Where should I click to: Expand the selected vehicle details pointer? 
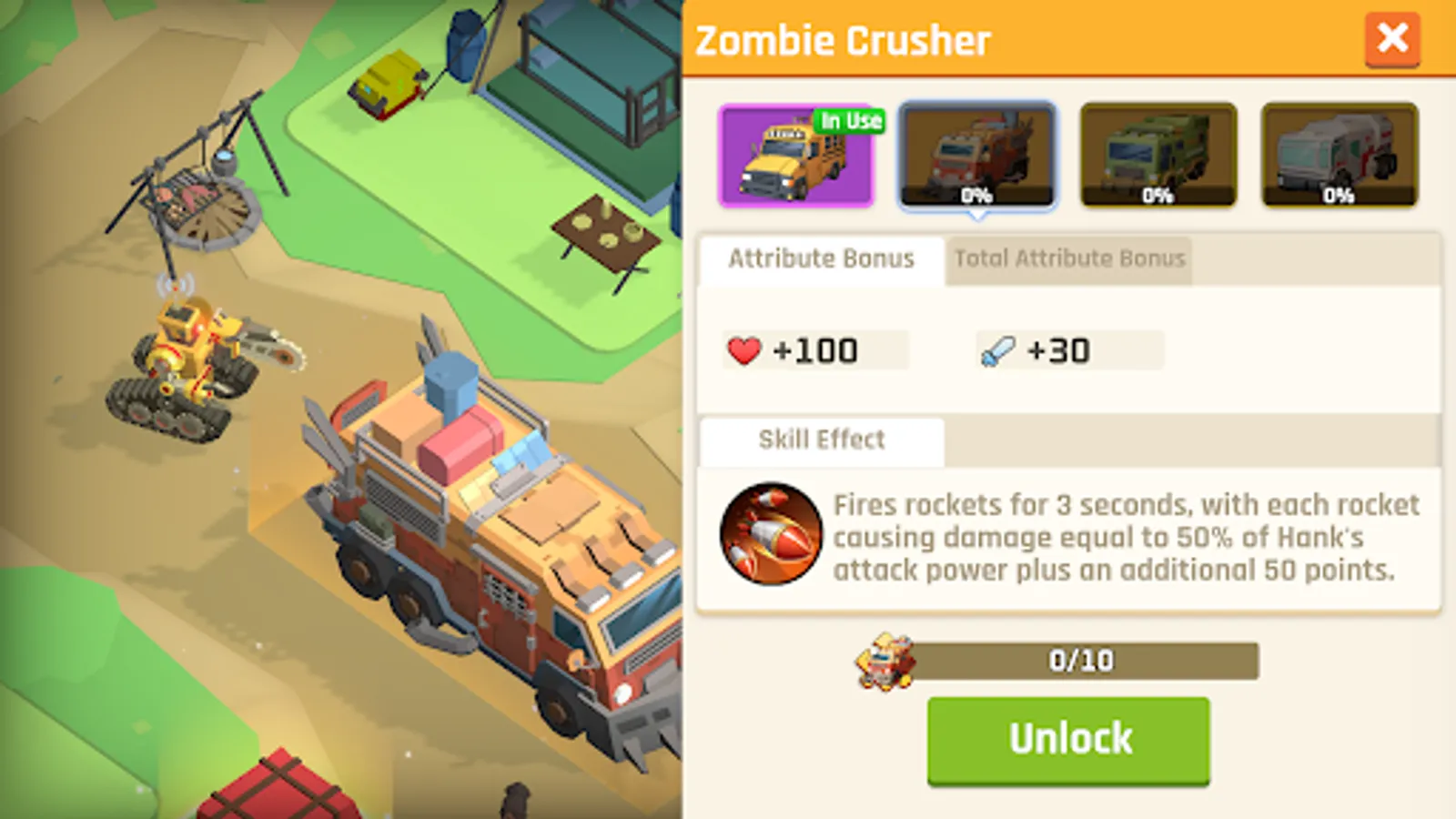pyautogui.click(x=978, y=216)
